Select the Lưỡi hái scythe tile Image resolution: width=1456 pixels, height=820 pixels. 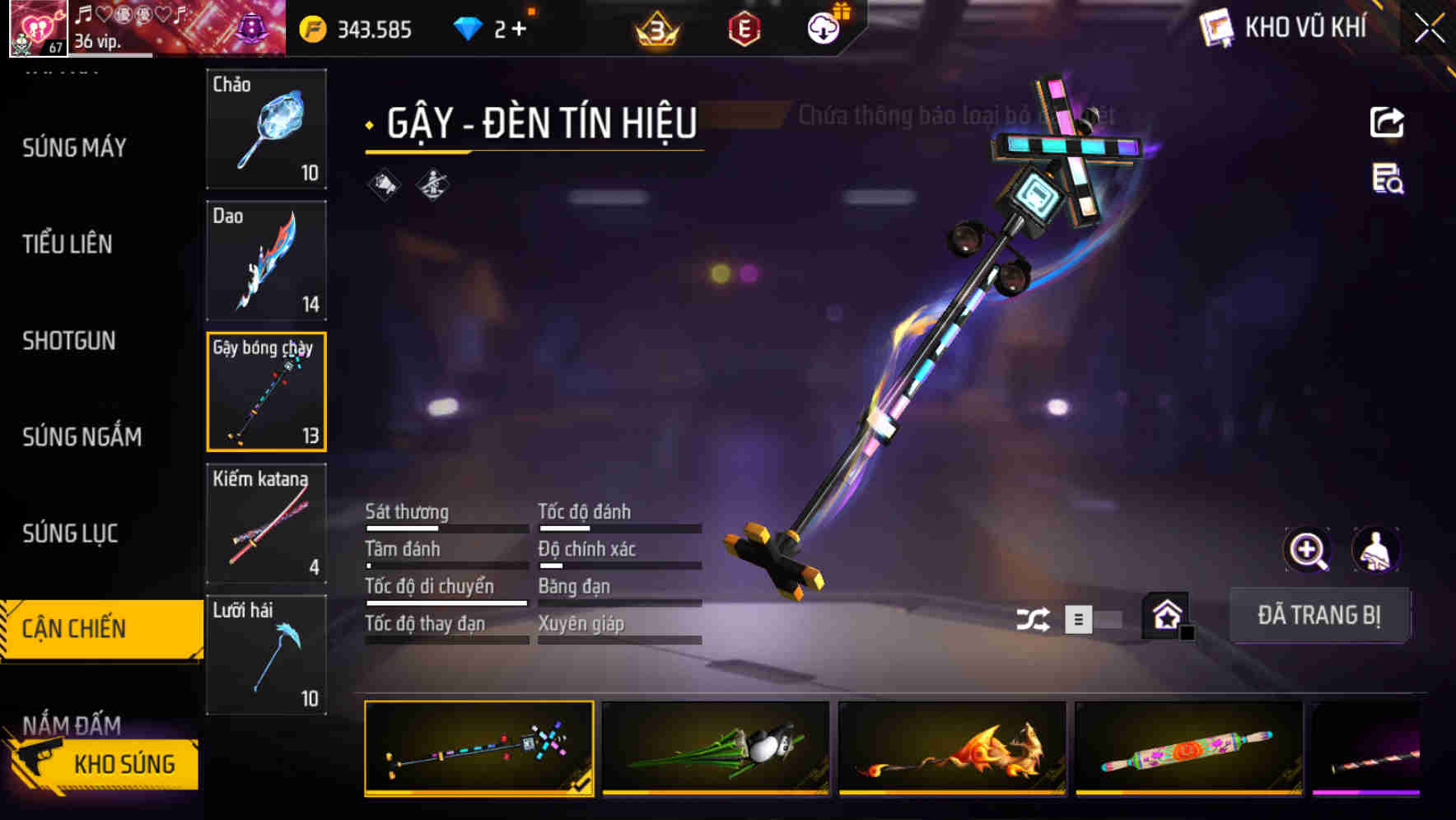tap(266, 655)
